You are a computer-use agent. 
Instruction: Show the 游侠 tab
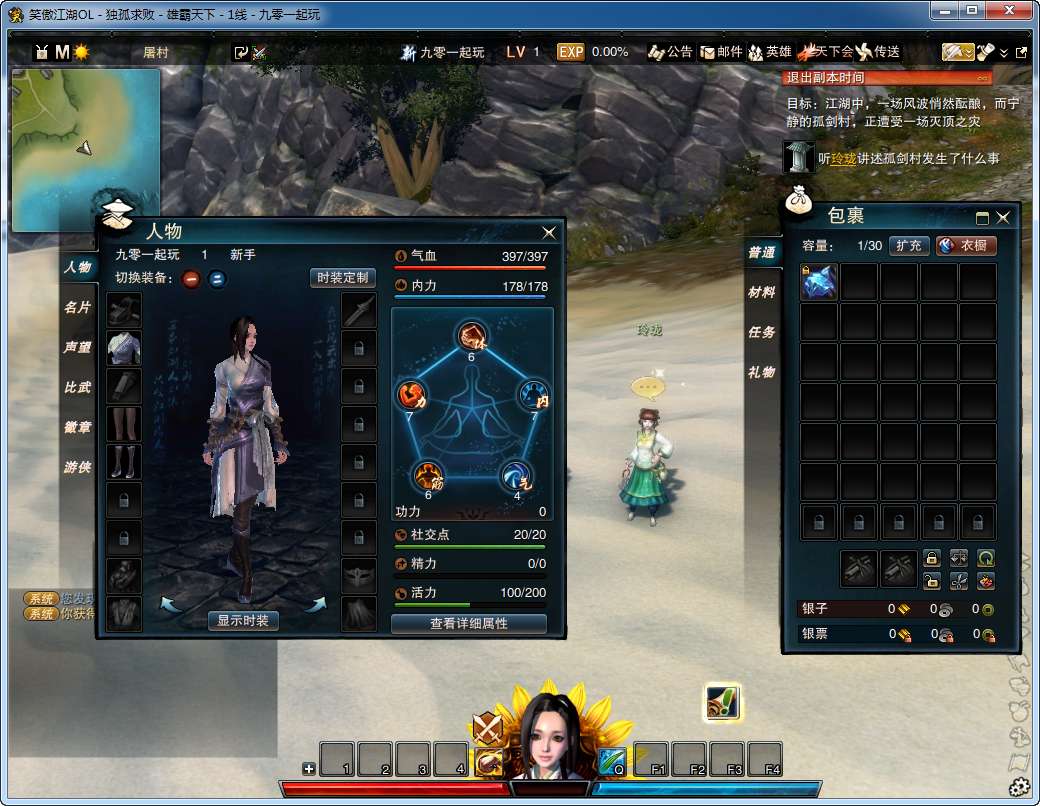(78, 467)
